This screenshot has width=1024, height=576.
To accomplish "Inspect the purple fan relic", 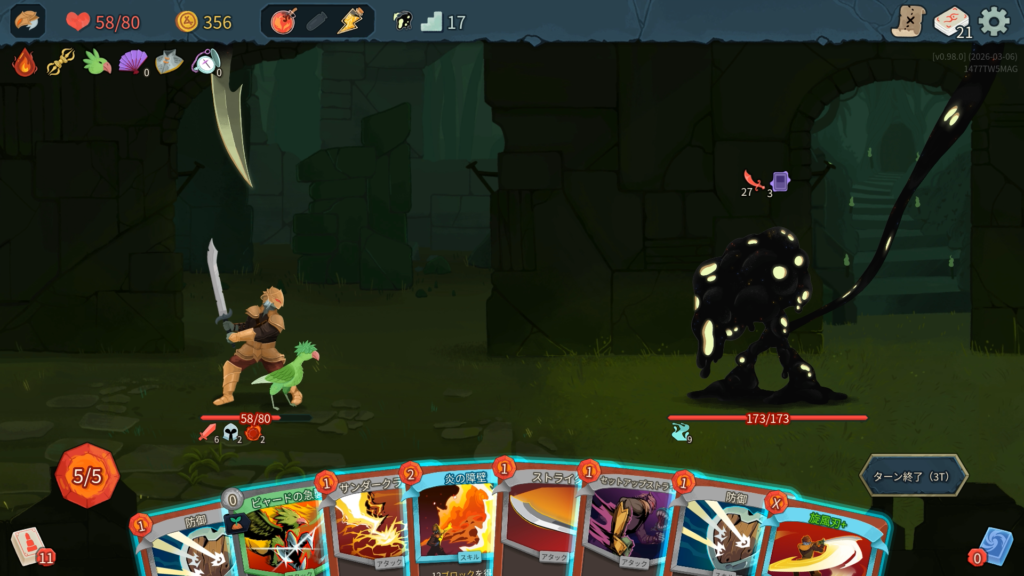I will tap(132, 63).
